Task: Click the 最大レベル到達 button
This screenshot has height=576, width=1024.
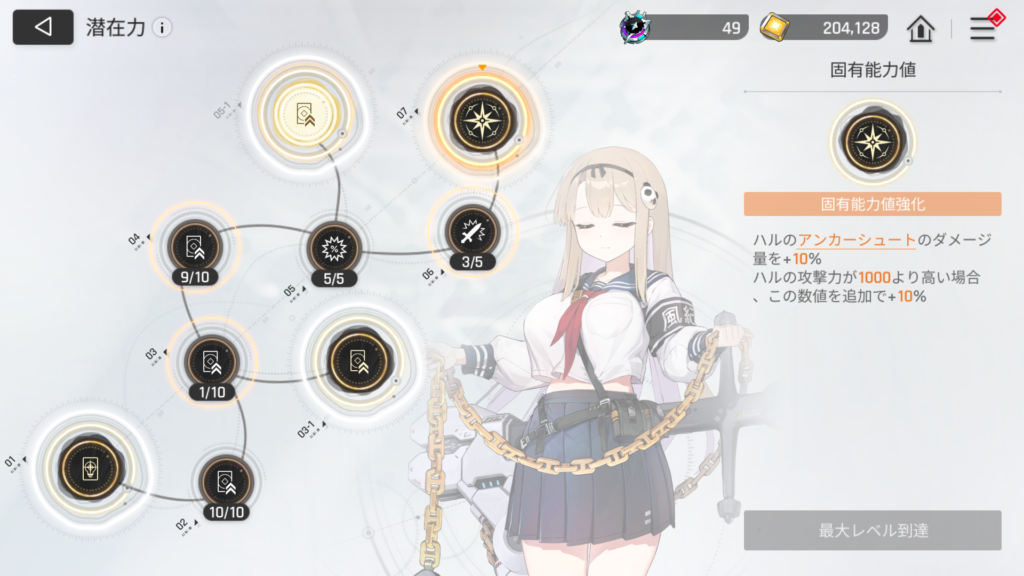Action: [872, 530]
